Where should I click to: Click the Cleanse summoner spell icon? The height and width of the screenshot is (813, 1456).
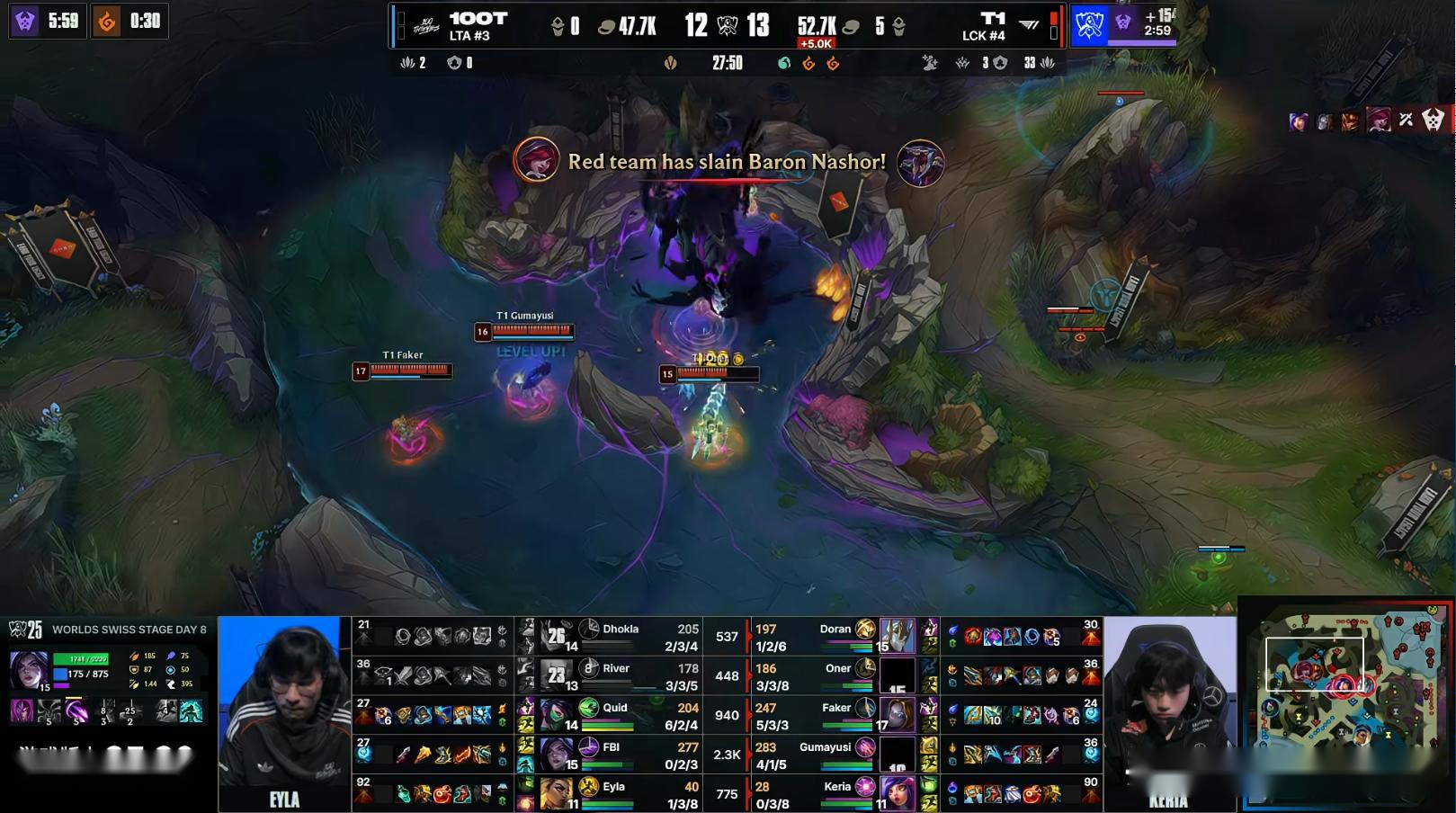pos(191,712)
